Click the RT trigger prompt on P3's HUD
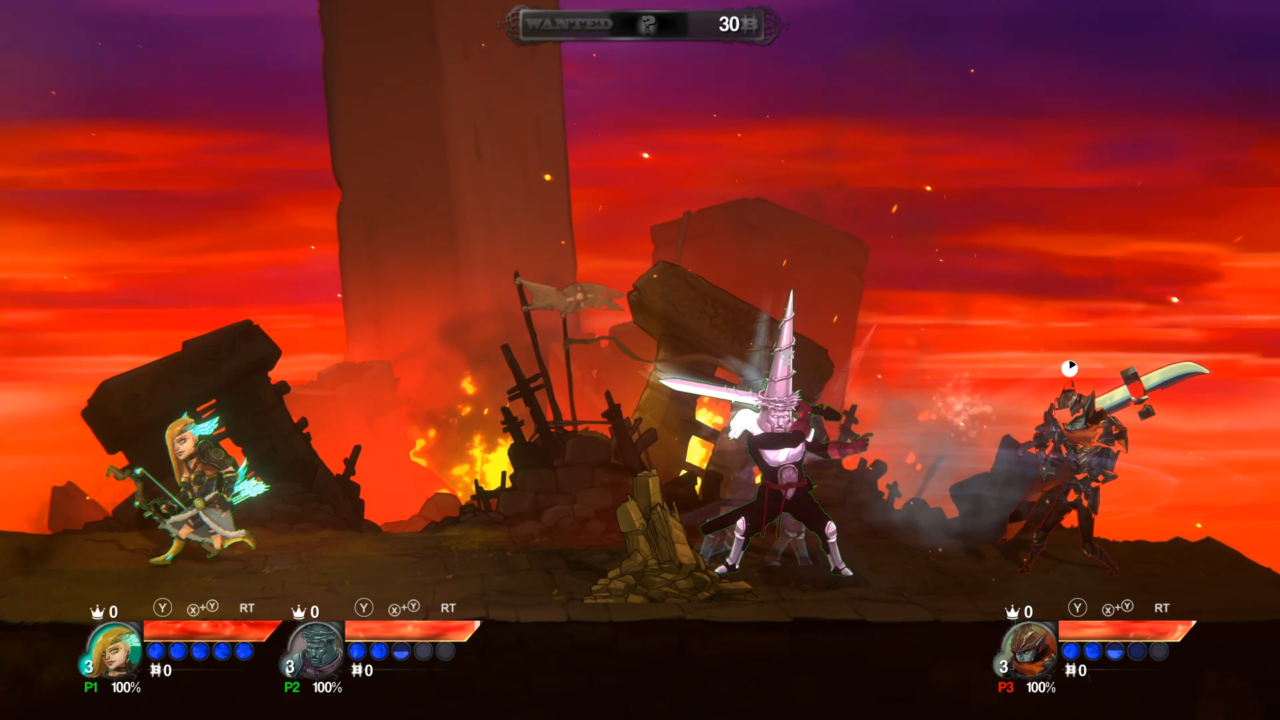The width and height of the screenshot is (1280, 720). tap(1162, 608)
